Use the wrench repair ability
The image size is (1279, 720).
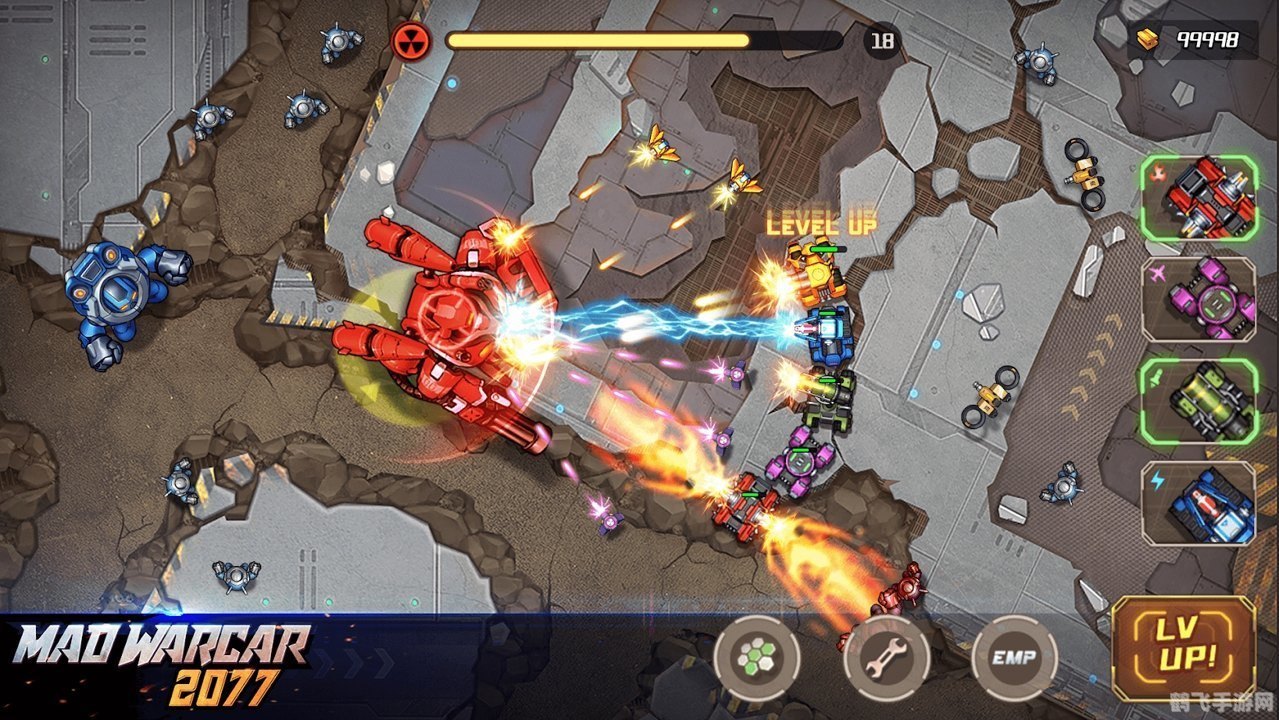point(886,657)
